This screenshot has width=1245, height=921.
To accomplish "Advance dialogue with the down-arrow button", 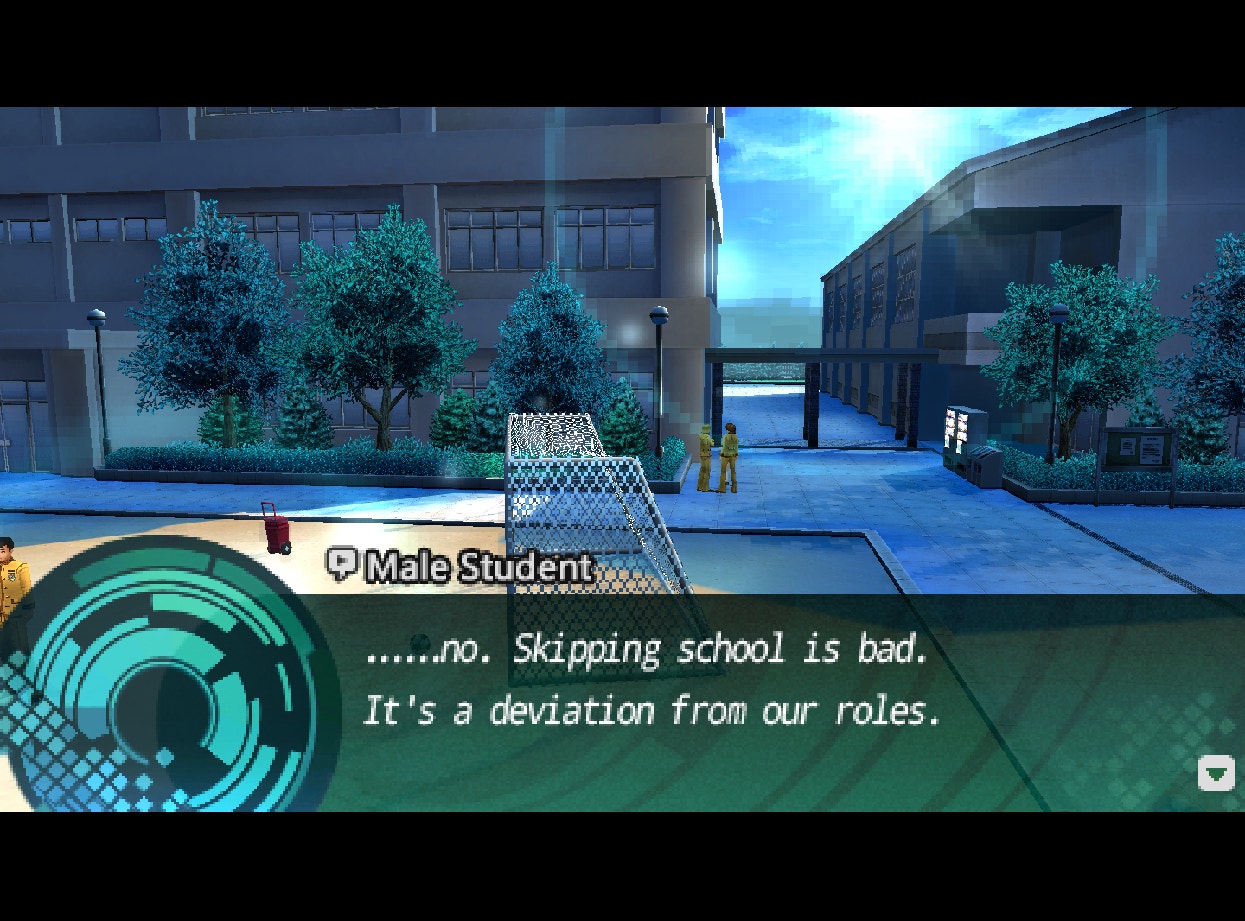I will pyautogui.click(x=1216, y=773).
